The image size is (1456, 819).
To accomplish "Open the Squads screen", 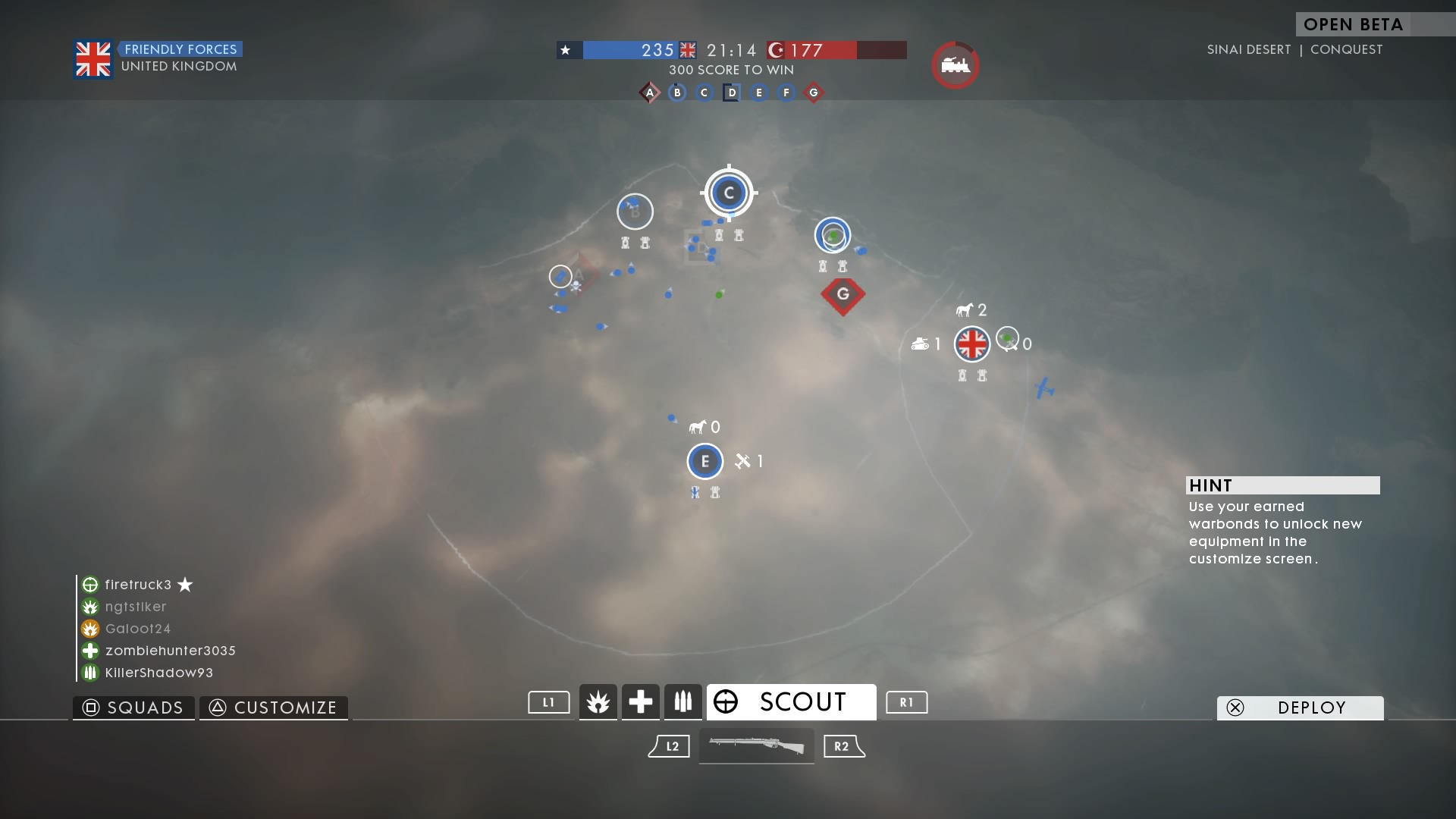I will click(134, 708).
